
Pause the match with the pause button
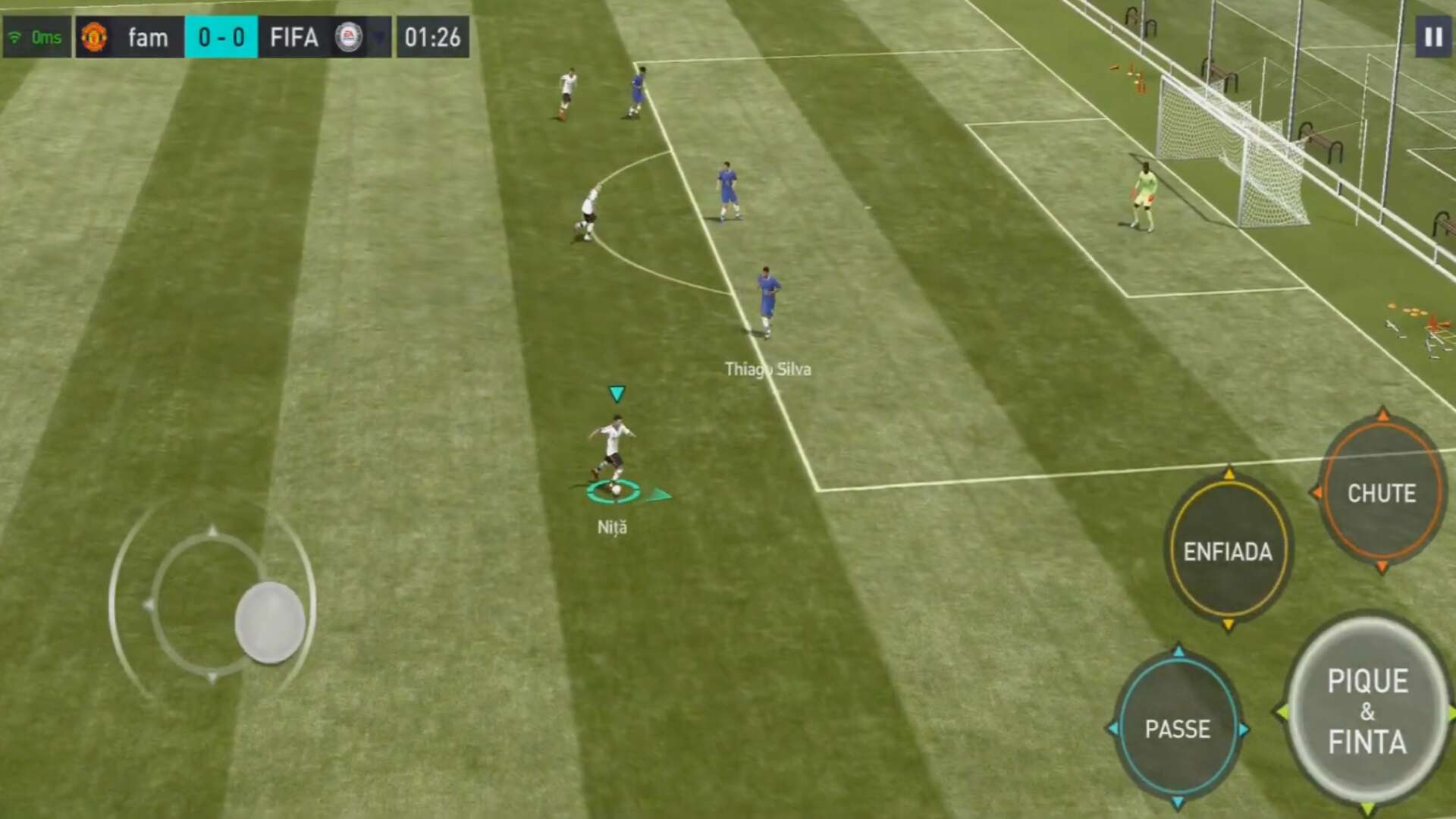[x=1432, y=37]
